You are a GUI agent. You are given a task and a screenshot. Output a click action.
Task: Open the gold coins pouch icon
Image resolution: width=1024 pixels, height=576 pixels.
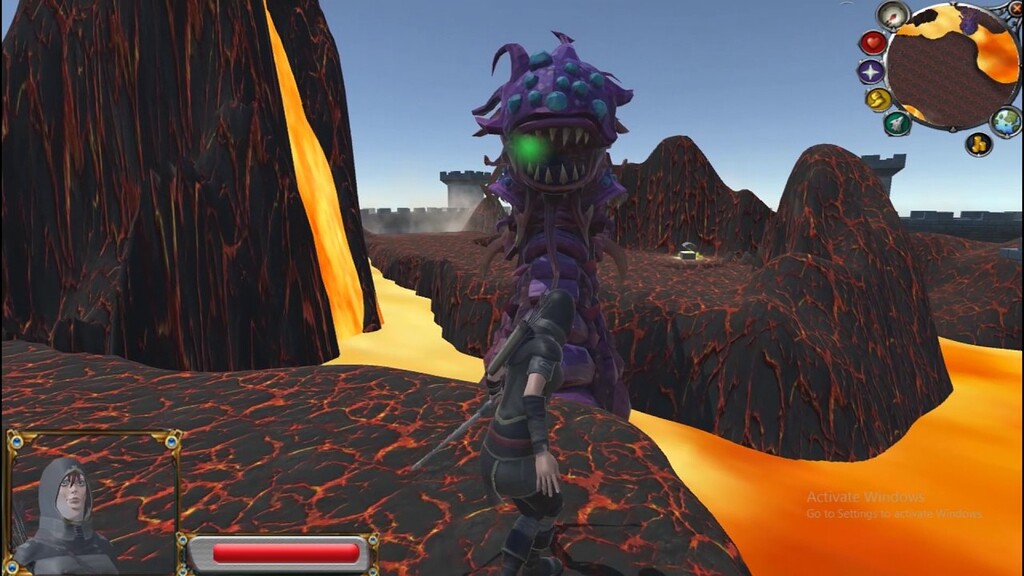[x=978, y=143]
